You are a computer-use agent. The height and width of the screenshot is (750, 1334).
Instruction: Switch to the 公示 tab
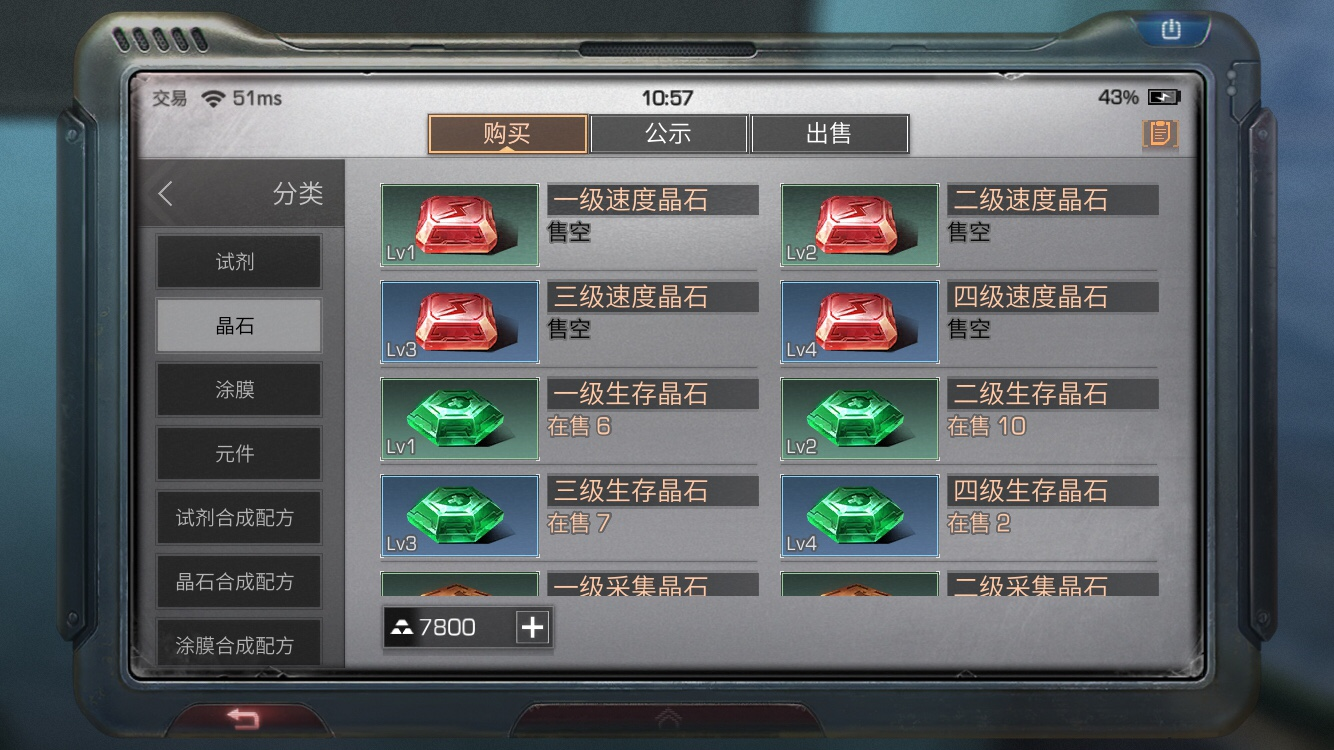(x=668, y=133)
